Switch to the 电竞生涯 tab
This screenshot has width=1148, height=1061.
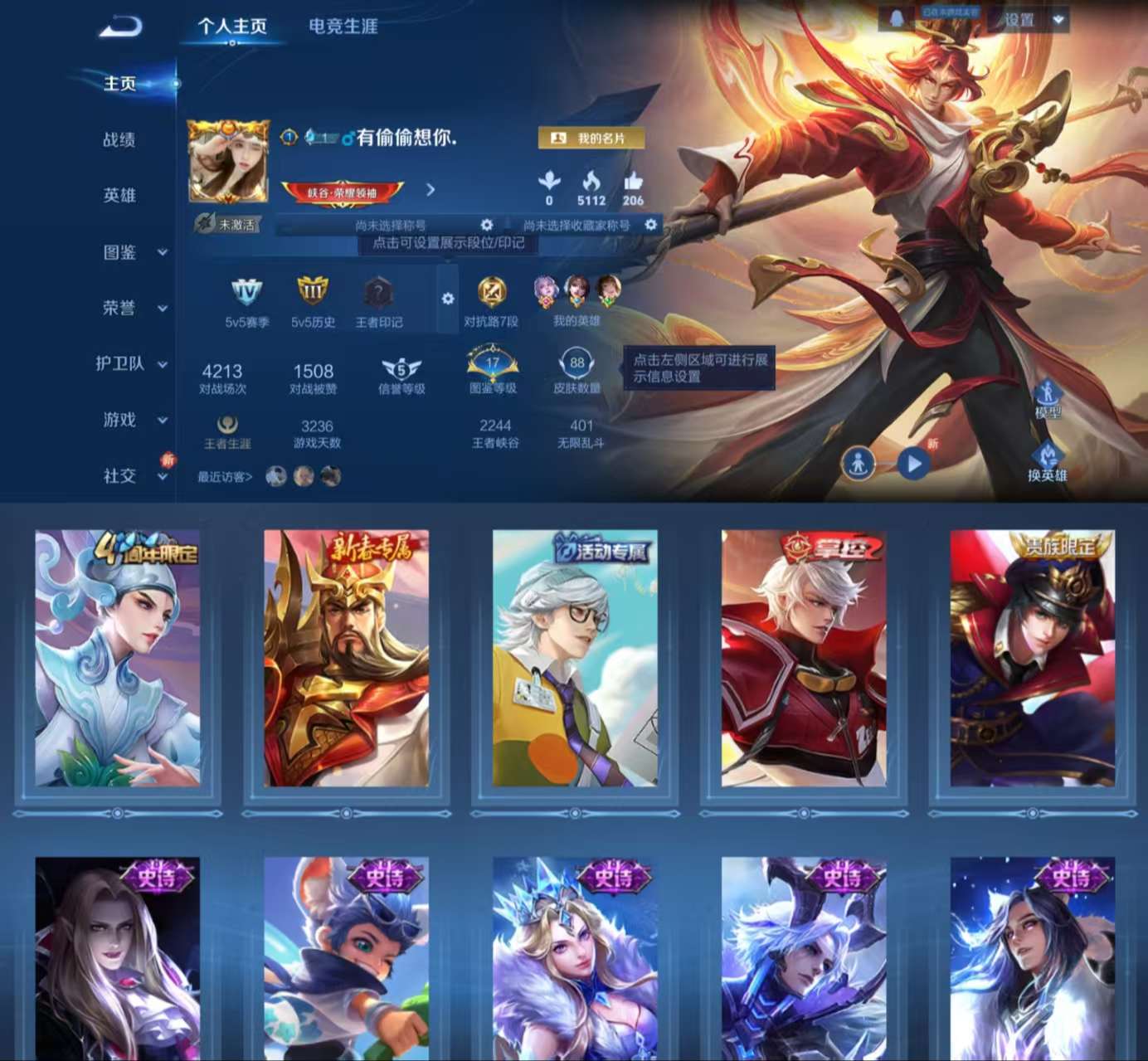click(343, 27)
